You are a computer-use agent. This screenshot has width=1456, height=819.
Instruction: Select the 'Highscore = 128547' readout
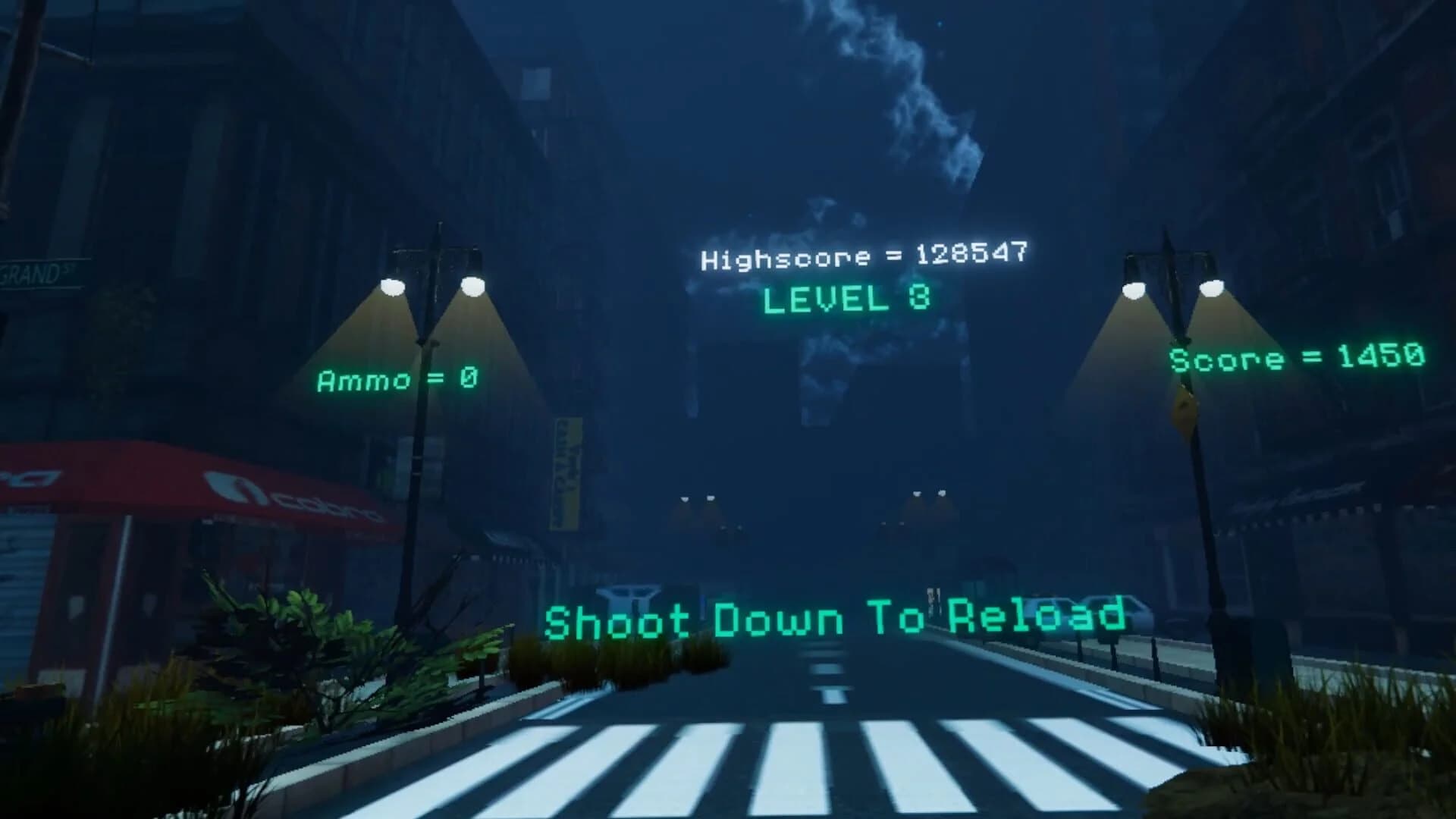(864, 256)
